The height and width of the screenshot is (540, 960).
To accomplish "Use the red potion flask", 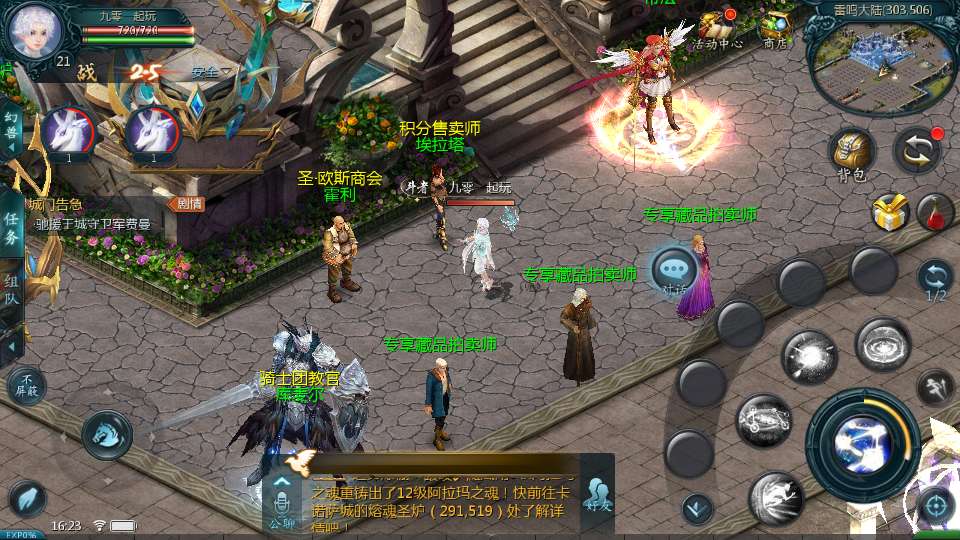I will coord(934,212).
